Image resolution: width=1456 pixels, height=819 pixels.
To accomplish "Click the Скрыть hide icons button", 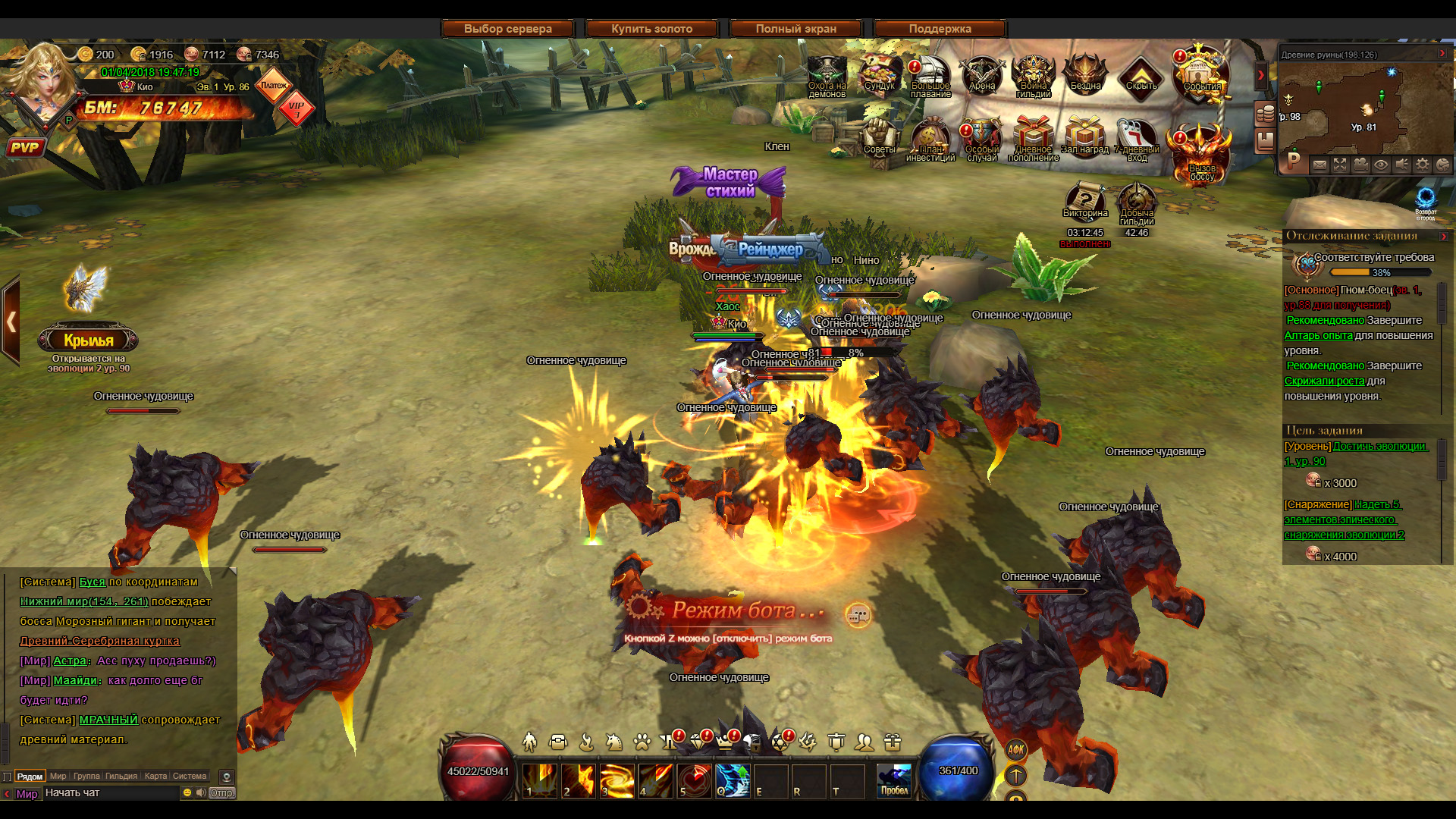I will (1141, 76).
